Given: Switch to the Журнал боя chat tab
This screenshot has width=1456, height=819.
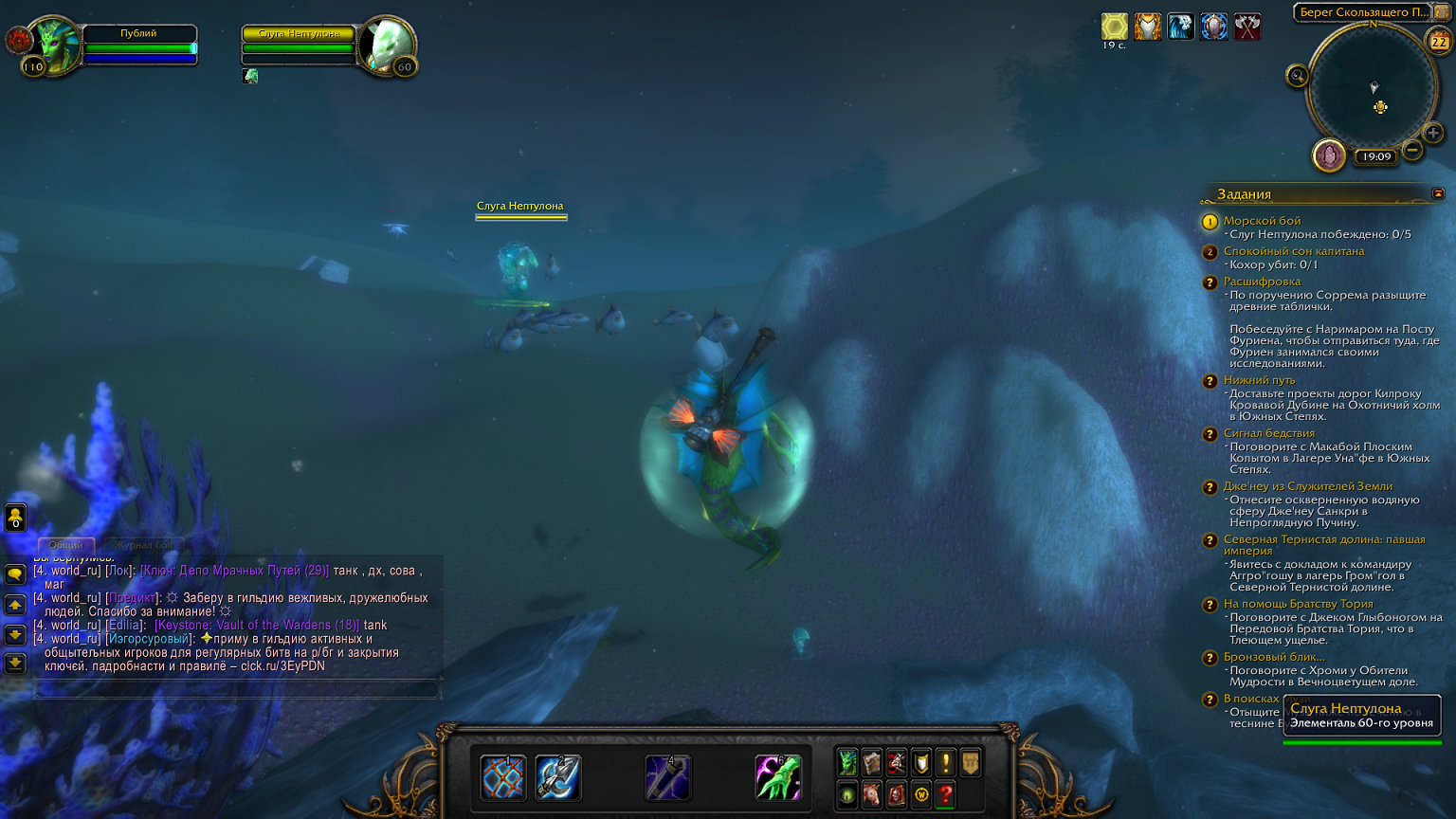Looking at the screenshot, I should [x=144, y=545].
